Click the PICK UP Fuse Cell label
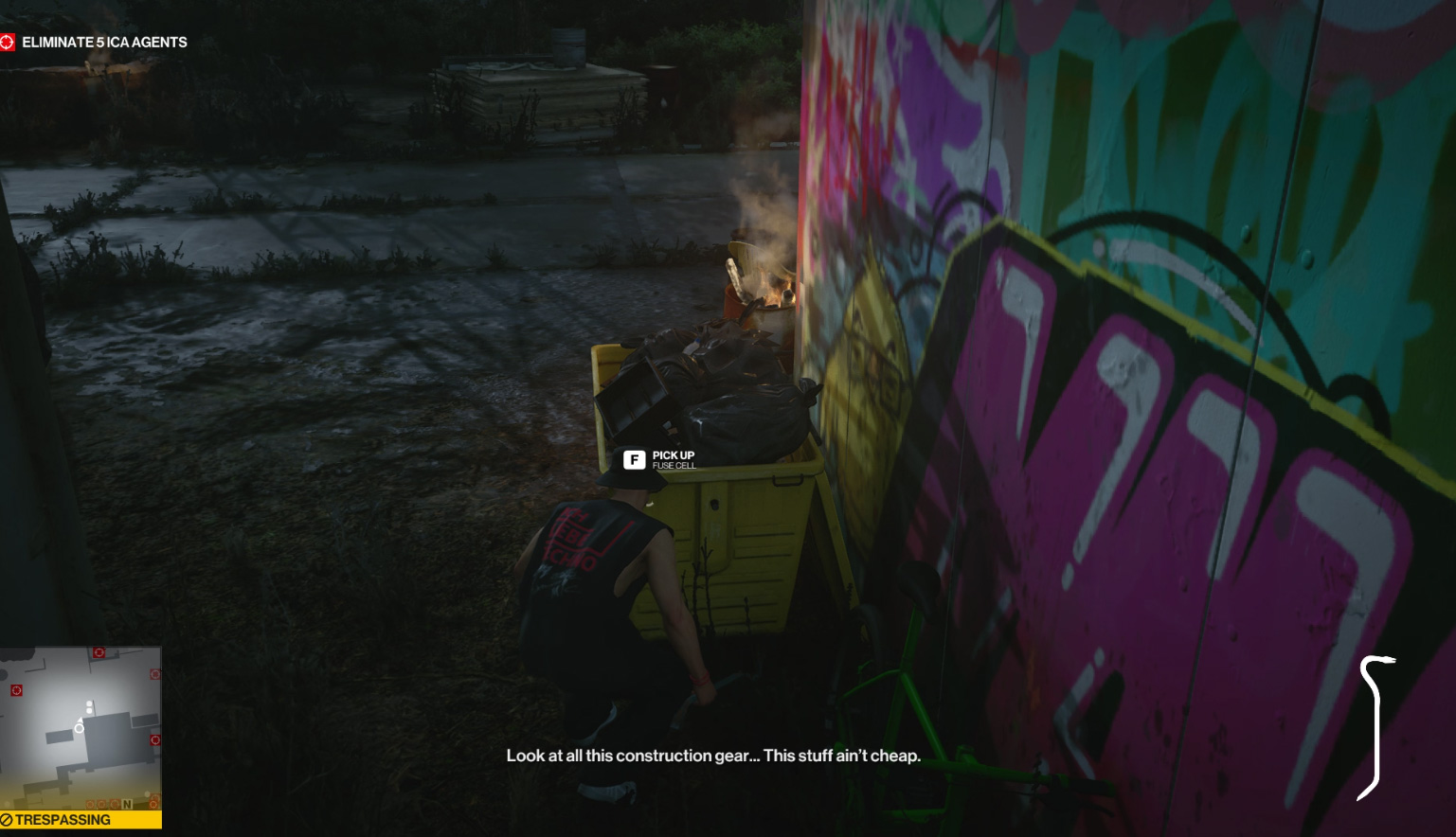This screenshot has width=1456, height=837. (x=671, y=455)
